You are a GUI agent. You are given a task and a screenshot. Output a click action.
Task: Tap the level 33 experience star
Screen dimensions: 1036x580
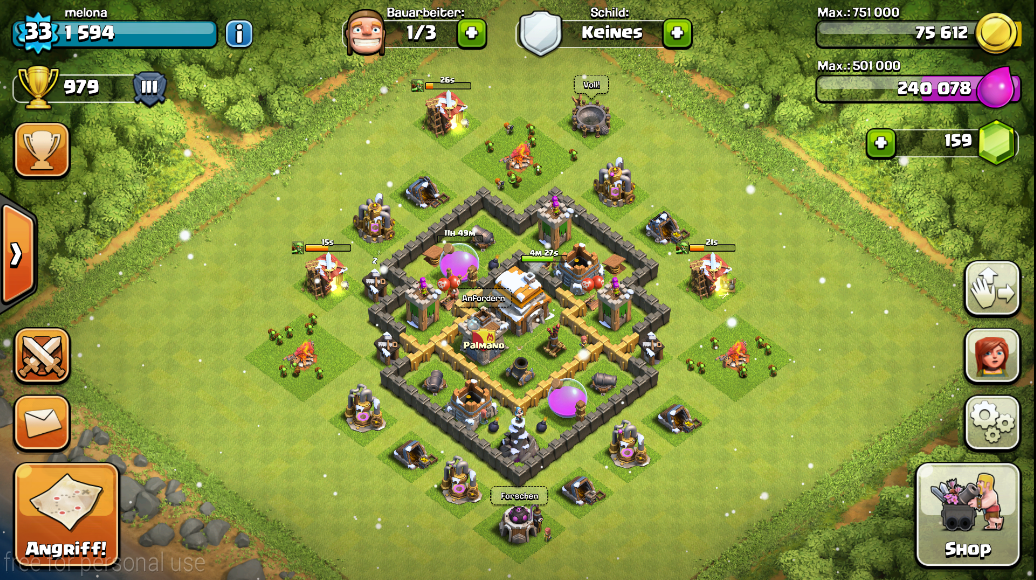tap(36, 32)
